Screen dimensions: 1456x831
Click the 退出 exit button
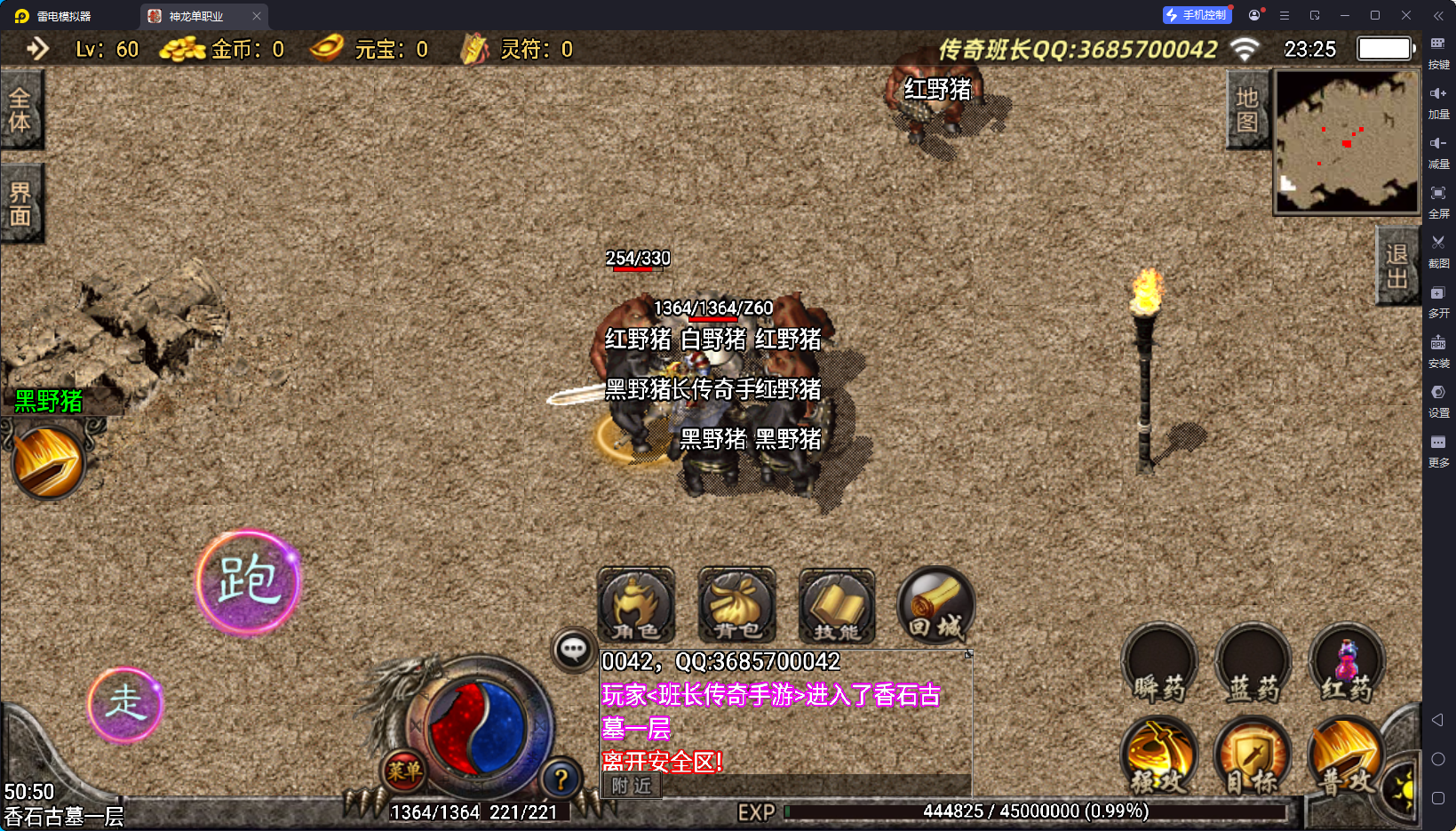click(x=1396, y=266)
